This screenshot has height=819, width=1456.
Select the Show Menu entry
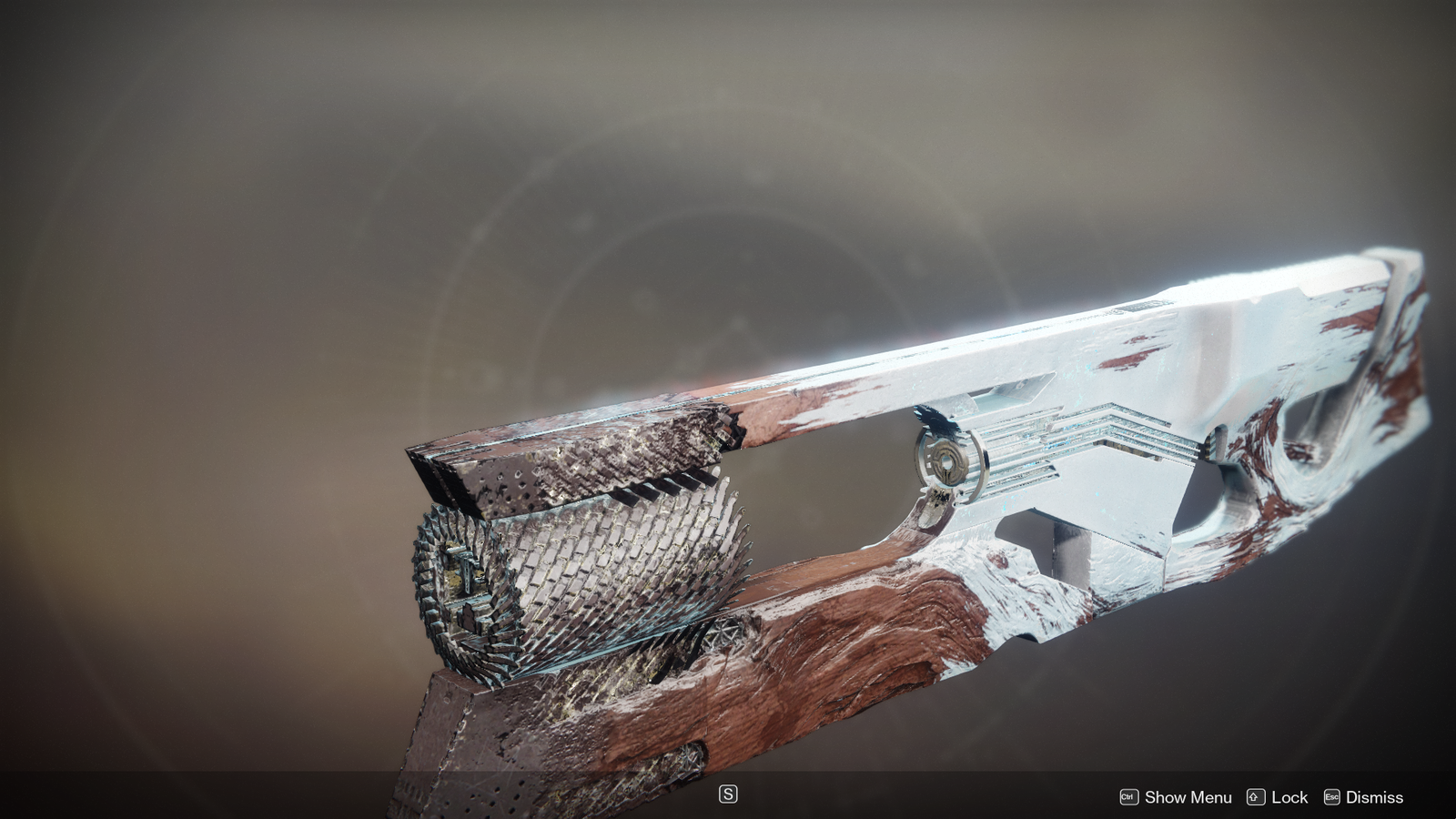(x=1188, y=798)
